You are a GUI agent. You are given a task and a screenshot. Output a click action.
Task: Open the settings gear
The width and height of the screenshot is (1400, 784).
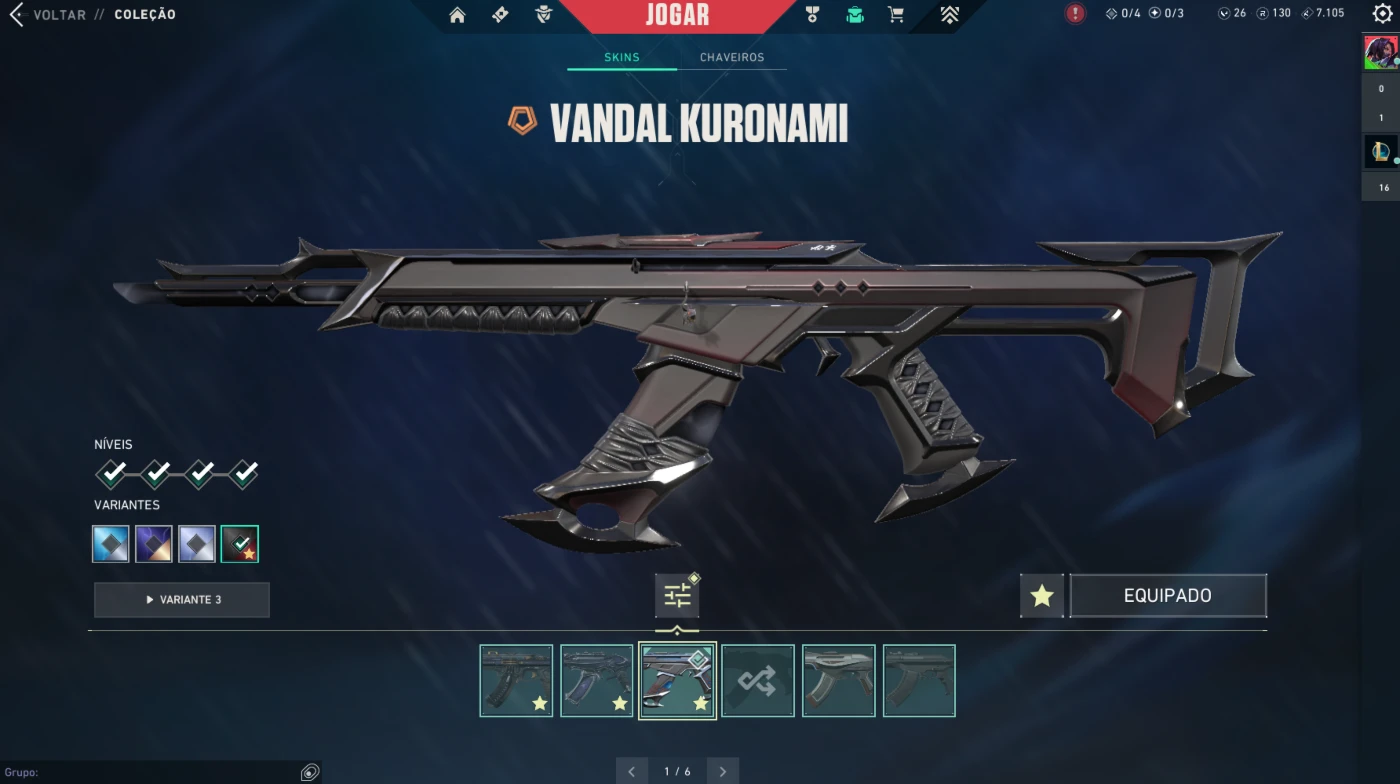(x=1382, y=14)
